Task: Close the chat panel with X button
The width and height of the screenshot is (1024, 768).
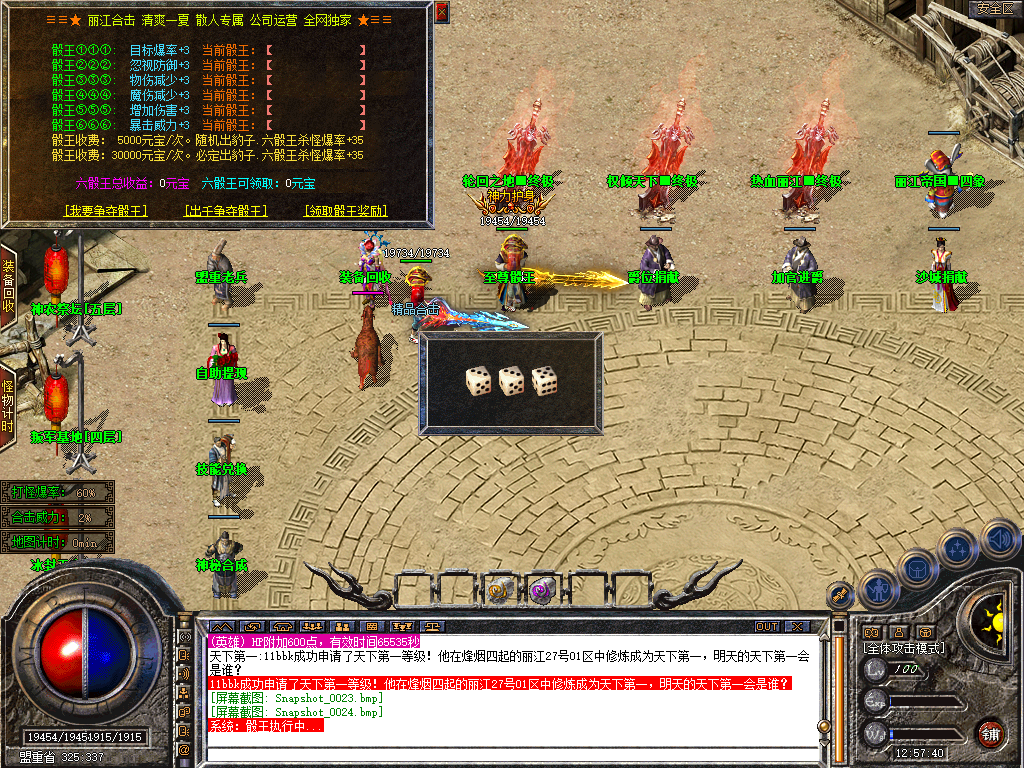Action: pyautogui.click(x=796, y=627)
